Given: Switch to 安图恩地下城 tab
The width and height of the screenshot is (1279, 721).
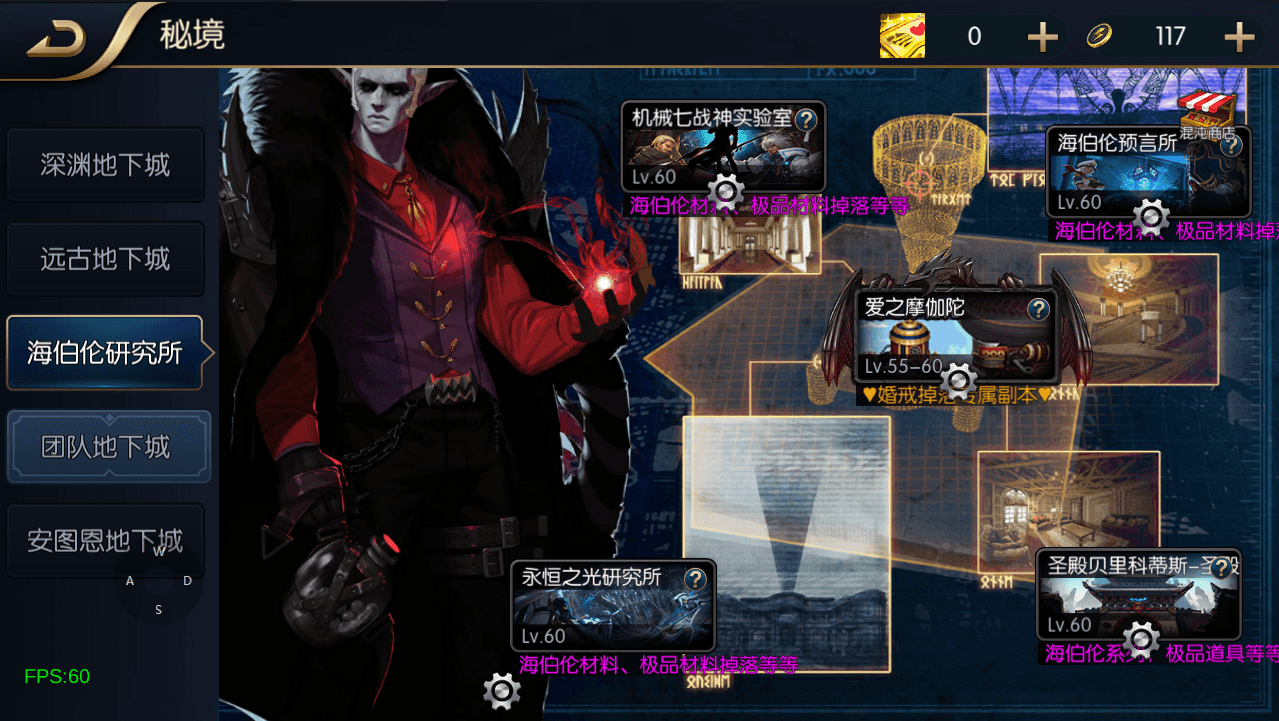Looking at the screenshot, I should coord(105,541).
